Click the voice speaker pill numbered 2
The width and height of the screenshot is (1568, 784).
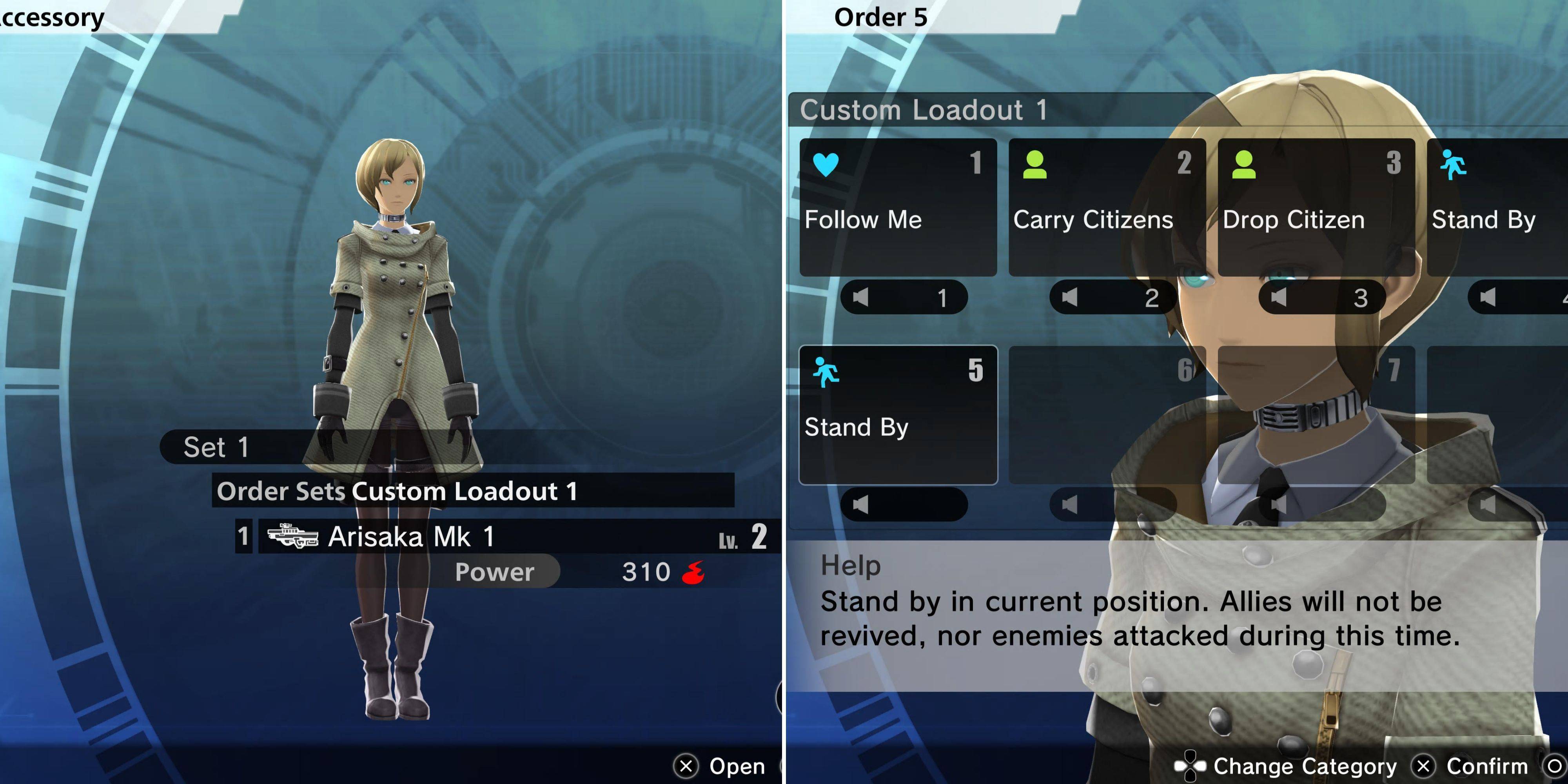pyautogui.click(x=1113, y=297)
